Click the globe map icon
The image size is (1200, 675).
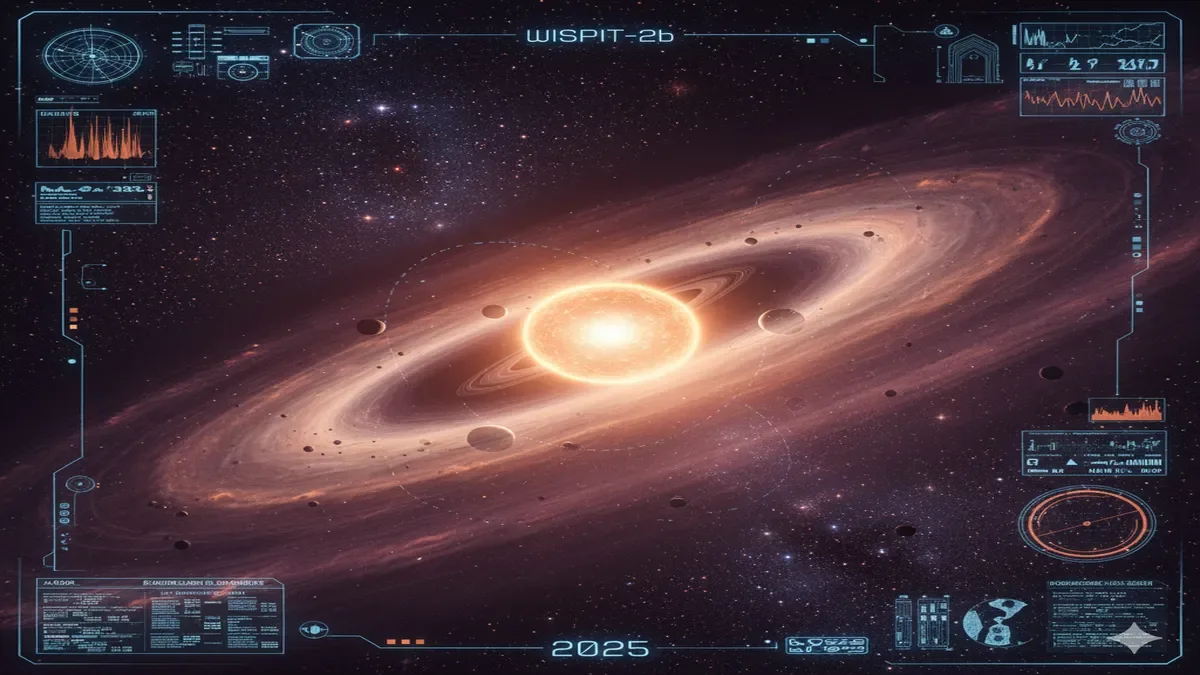pos(991,621)
